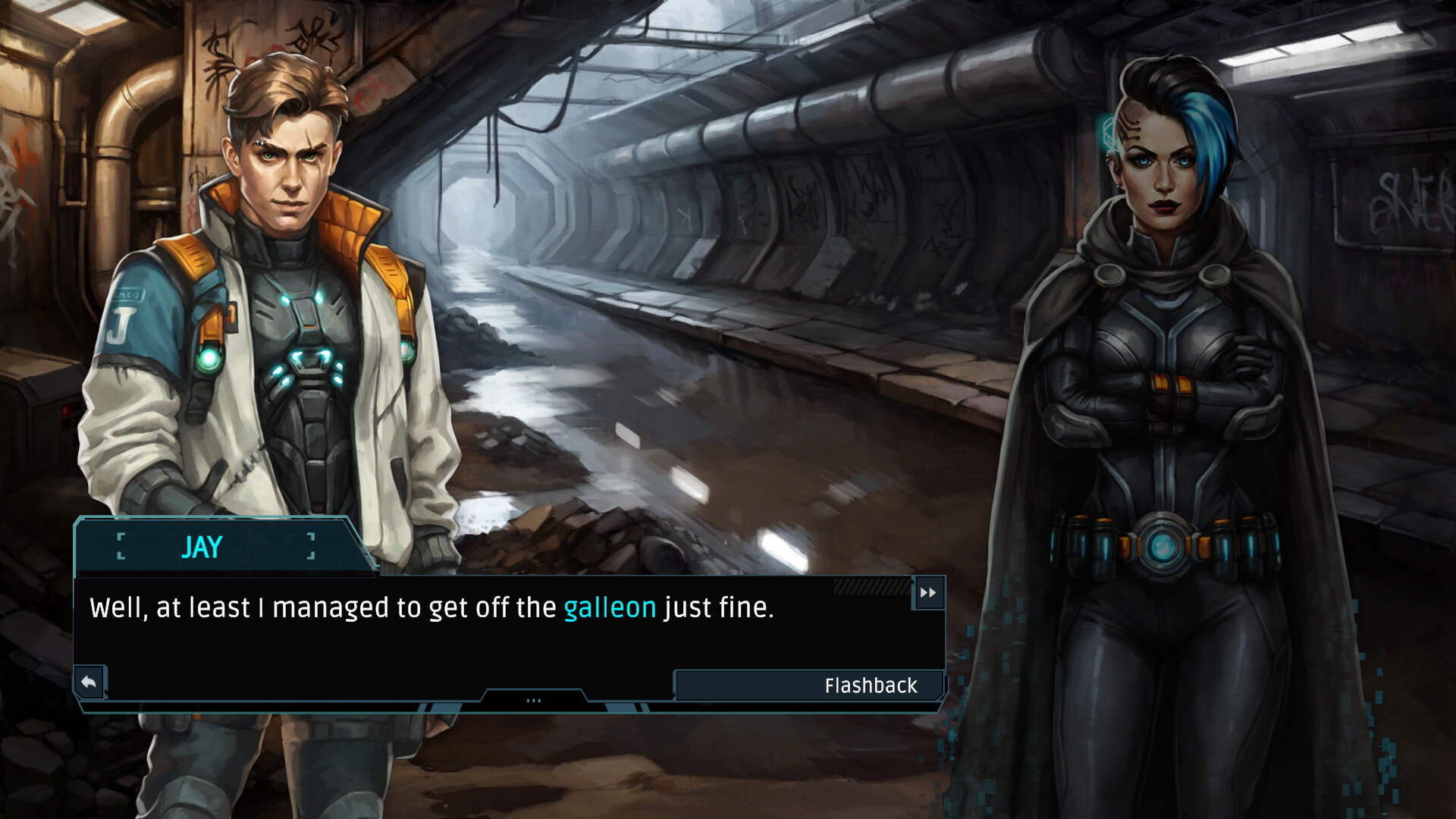Go back using the return arrow button

pos(89,682)
